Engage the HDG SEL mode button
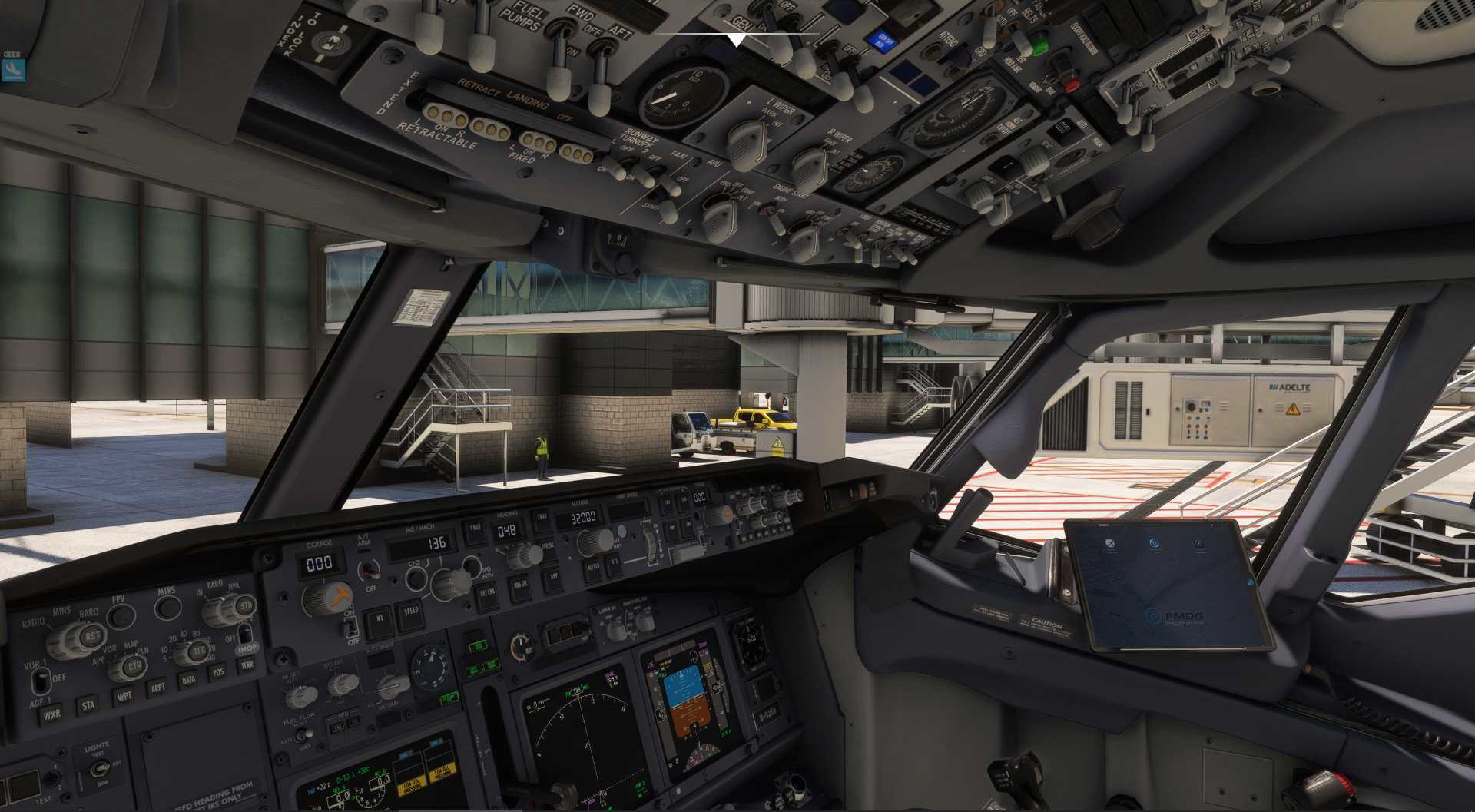 coord(522,585)
